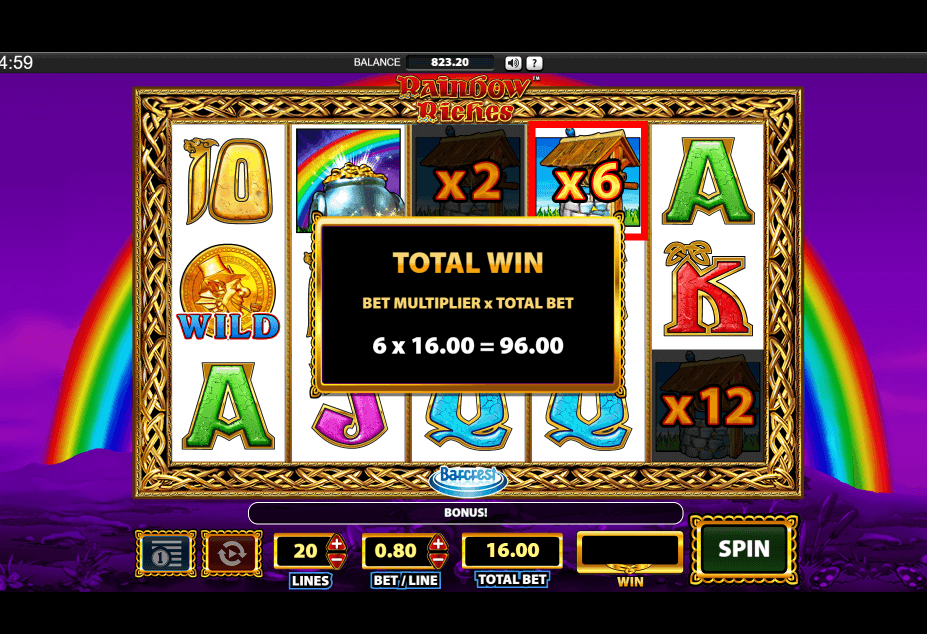
Task: Raise the bet per line
Action: pyautogui.click(x=437, y=543)
